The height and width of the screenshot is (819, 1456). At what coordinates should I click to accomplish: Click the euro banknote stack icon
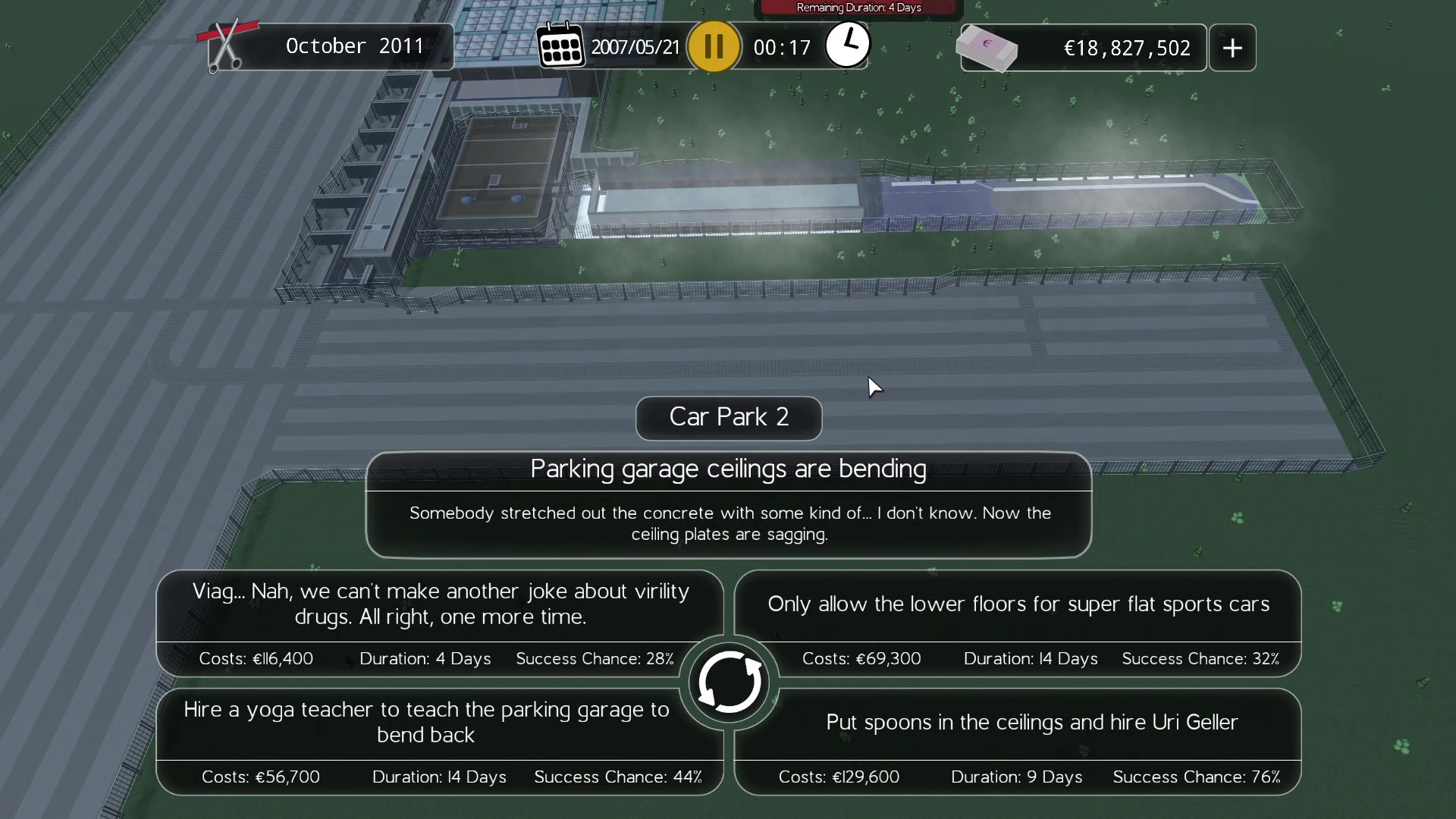pyautogui.click(x=988, y=47)
